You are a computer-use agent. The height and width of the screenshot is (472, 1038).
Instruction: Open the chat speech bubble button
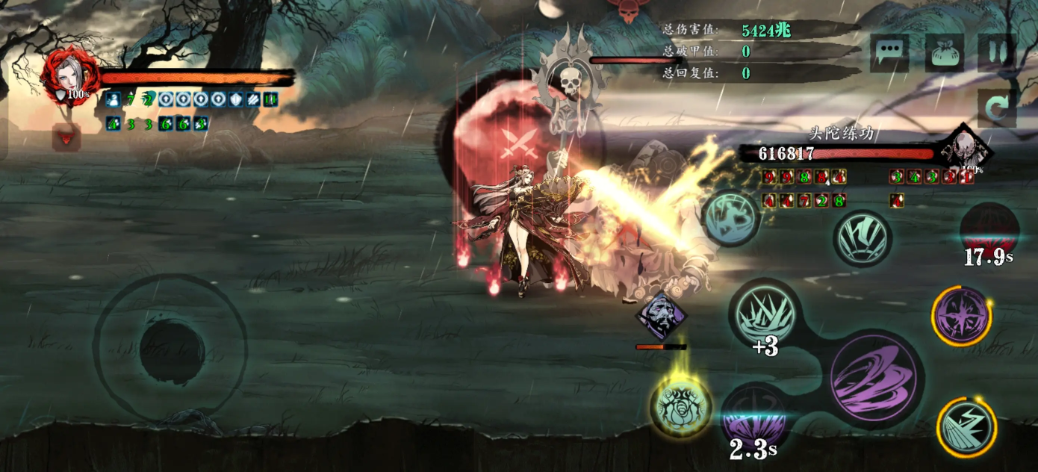point(889,53)
